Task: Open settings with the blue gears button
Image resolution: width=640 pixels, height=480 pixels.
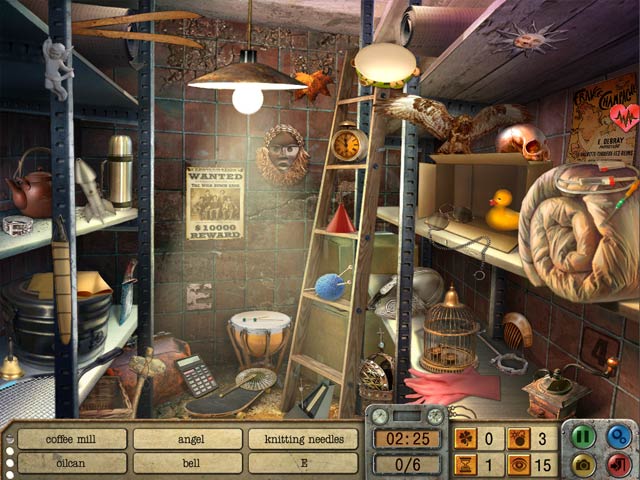Action: 619,437
